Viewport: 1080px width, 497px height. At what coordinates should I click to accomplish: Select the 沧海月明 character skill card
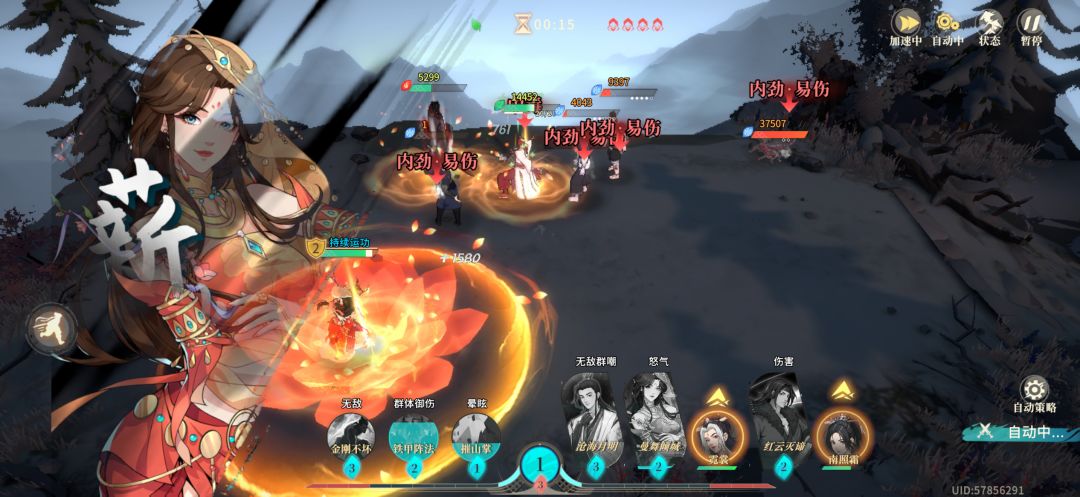point(595,413)
